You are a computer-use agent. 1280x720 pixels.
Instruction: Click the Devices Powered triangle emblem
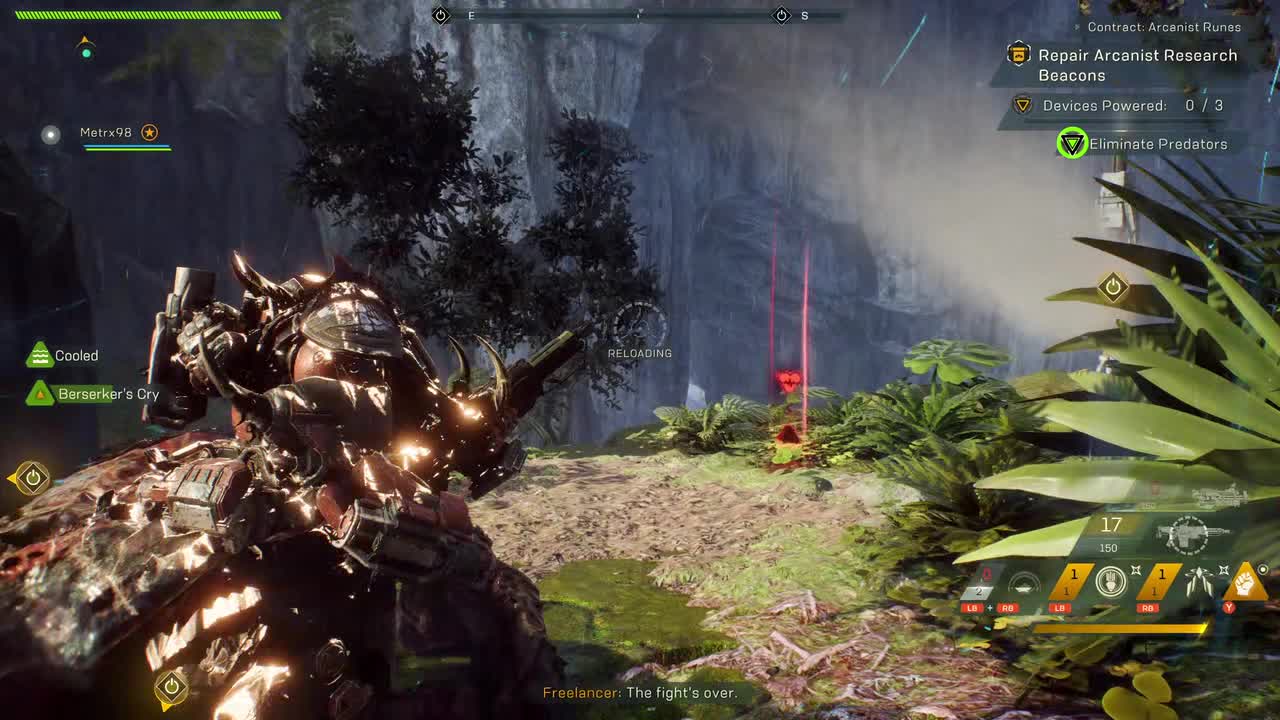pos(1021,104)
